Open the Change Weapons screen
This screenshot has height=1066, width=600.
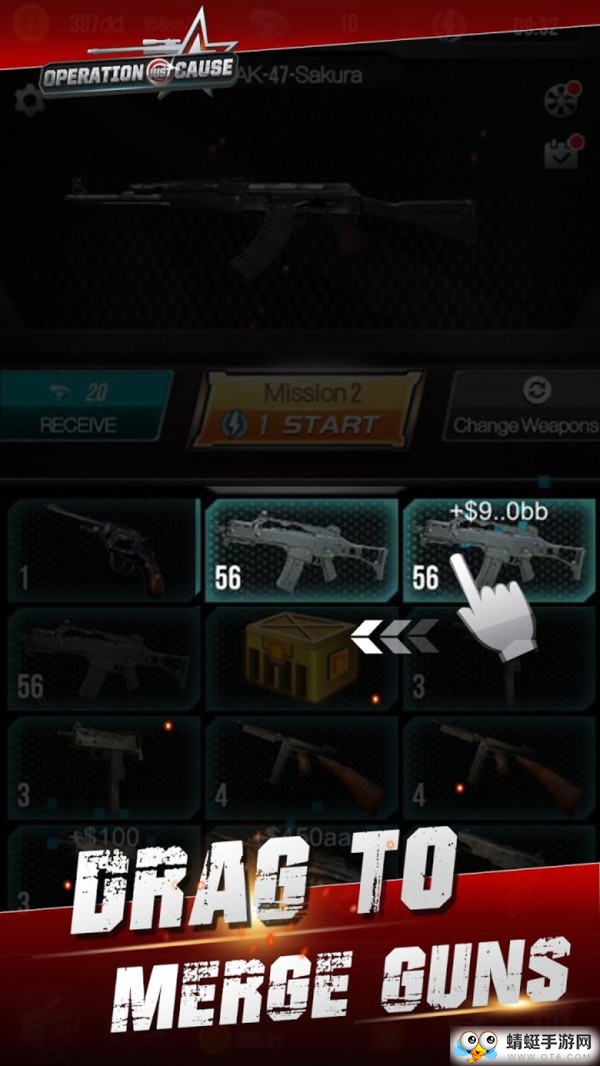524,408
